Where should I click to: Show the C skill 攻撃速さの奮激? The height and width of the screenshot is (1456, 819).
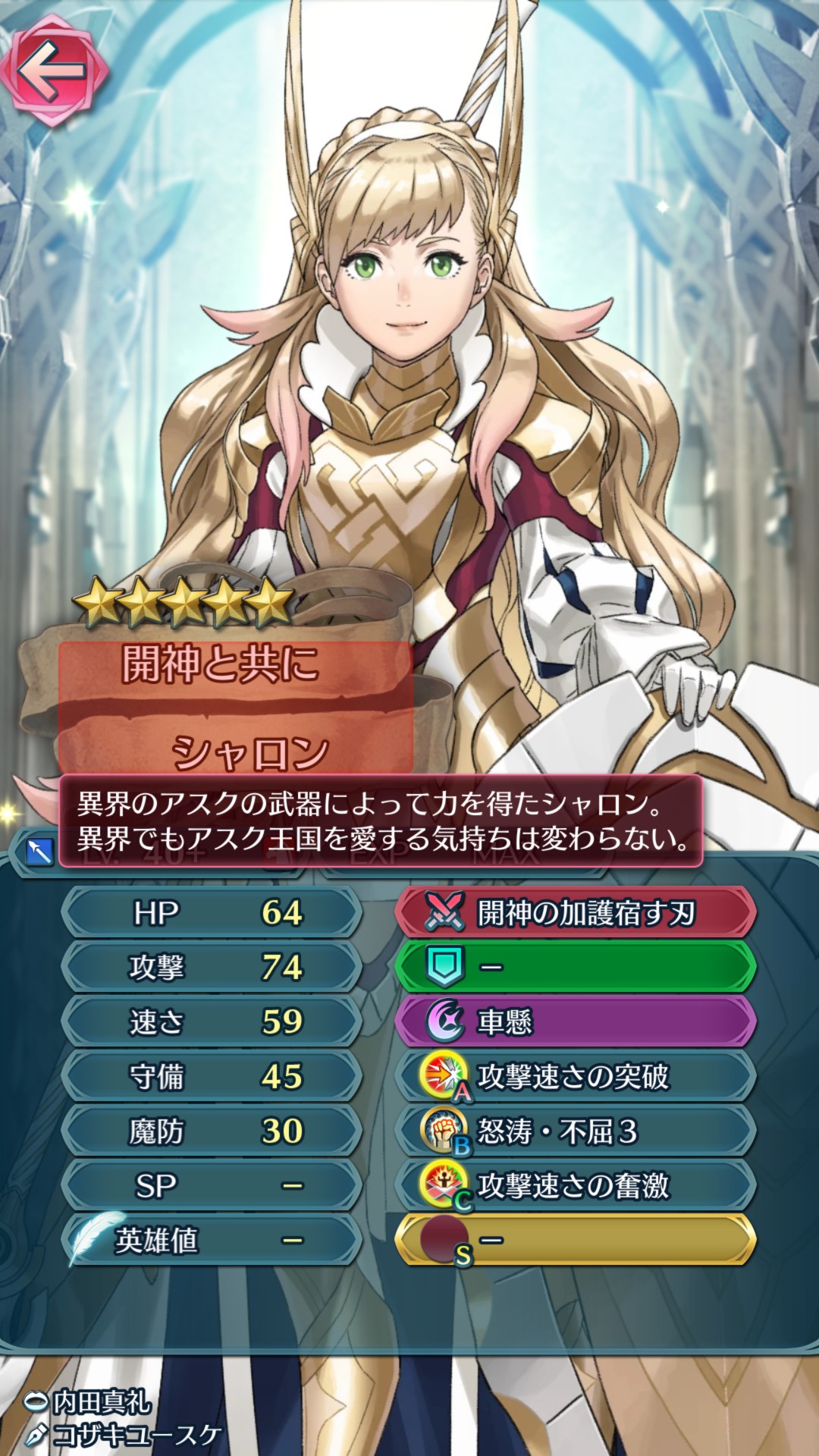(x=575, y=1186)
